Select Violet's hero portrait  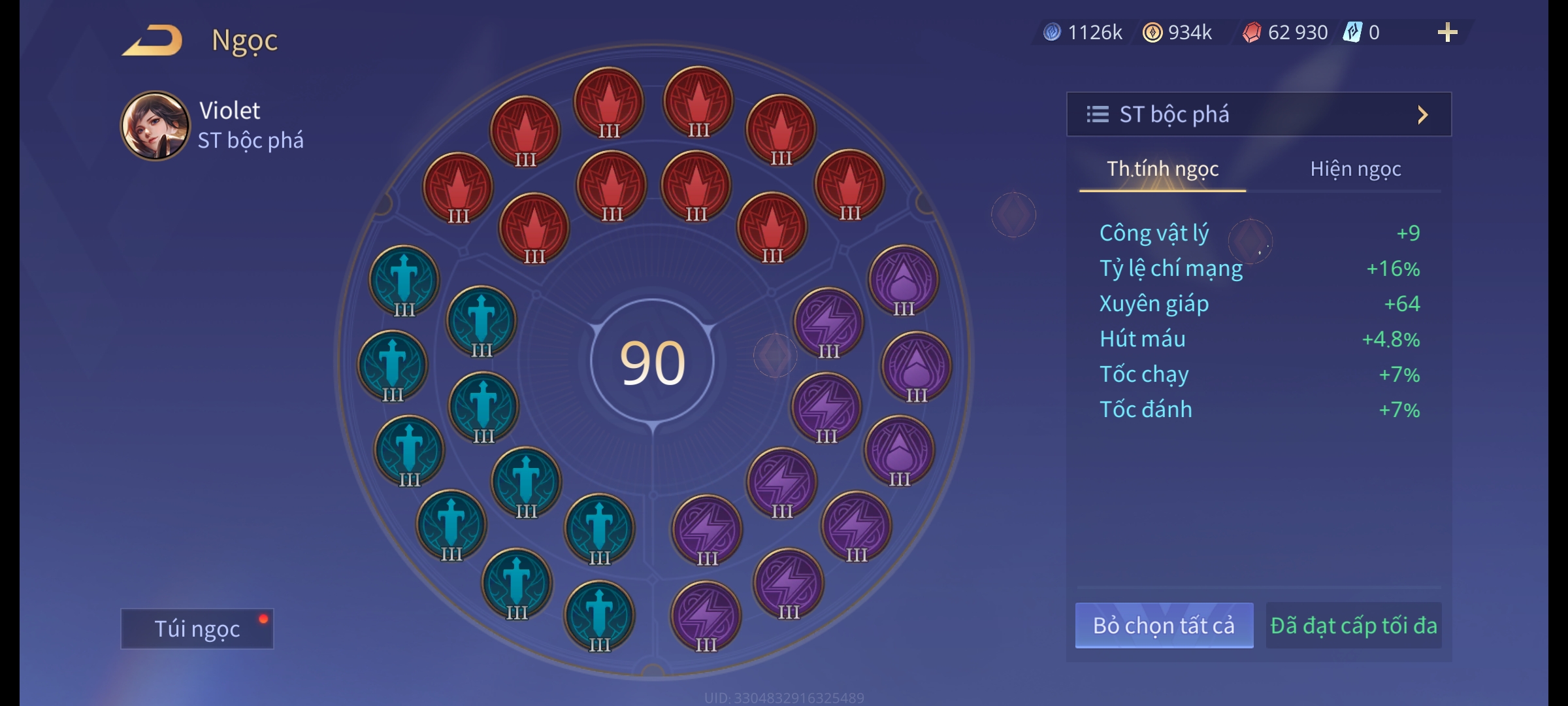(x=155, y=126)
